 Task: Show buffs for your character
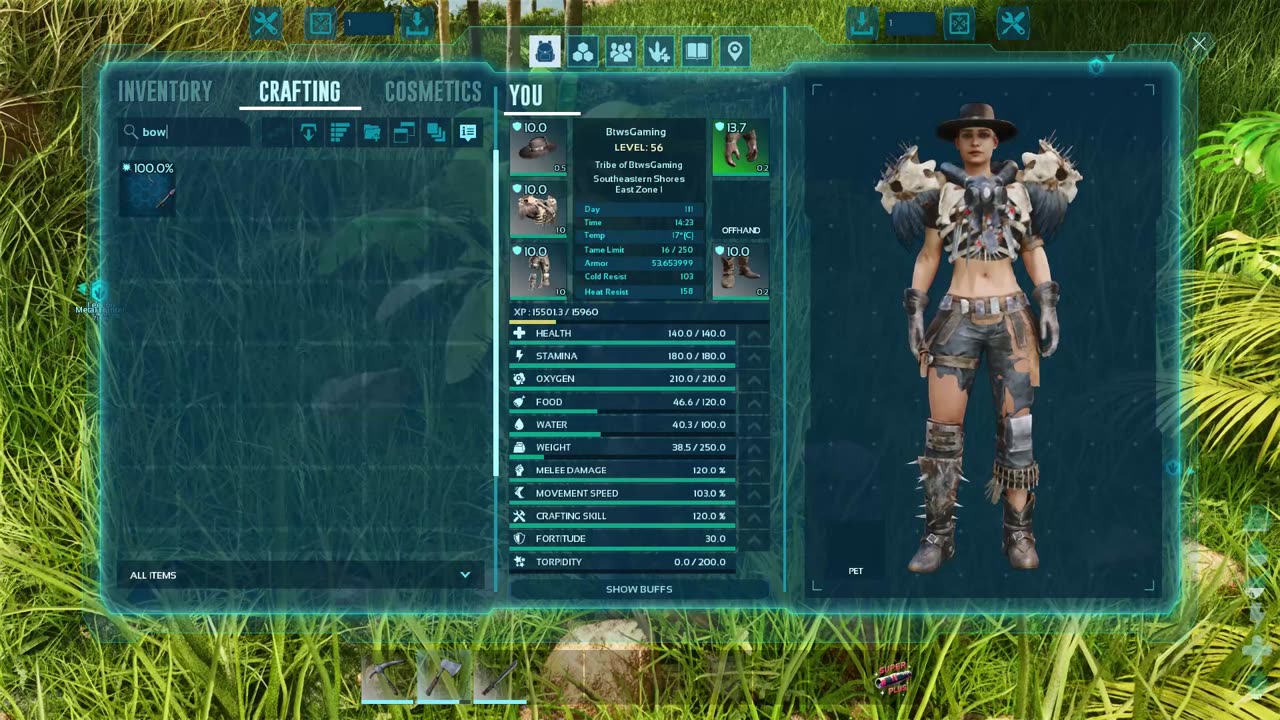[639, 589]
